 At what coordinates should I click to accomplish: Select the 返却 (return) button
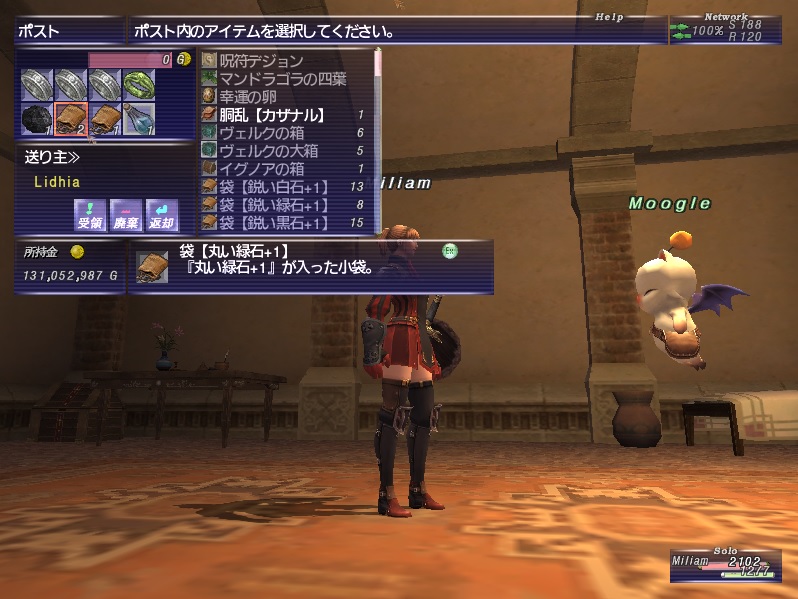coord(159,212)
